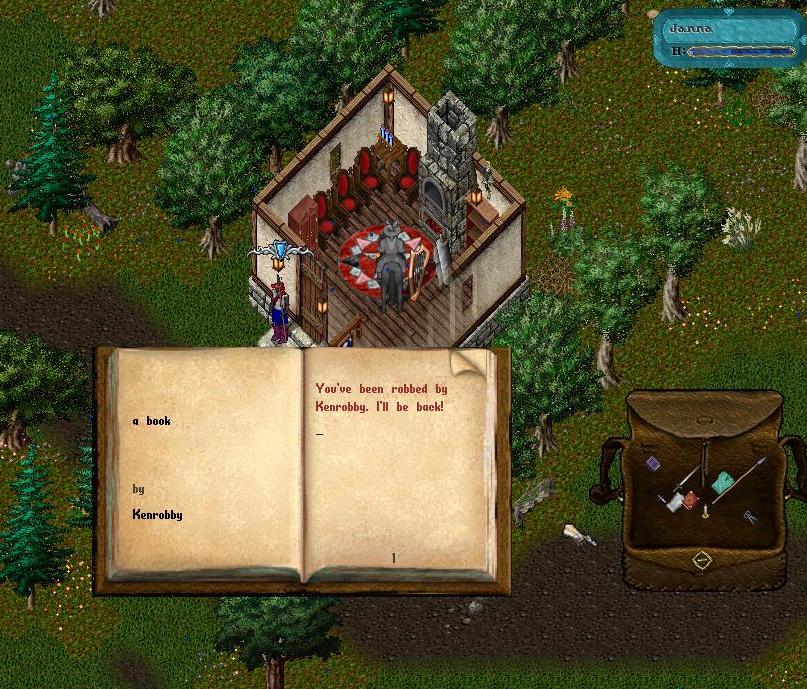Click the backpack's diamond clasp emblem
This screenshot has width=807, height=689.
click(x=702, y=561)
